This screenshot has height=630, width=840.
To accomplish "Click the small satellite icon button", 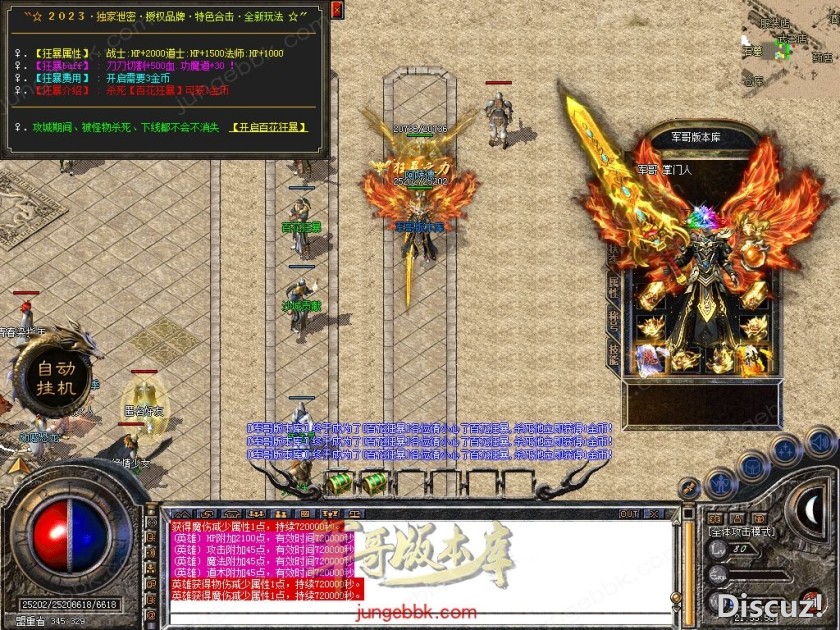I will coord(689,488).
